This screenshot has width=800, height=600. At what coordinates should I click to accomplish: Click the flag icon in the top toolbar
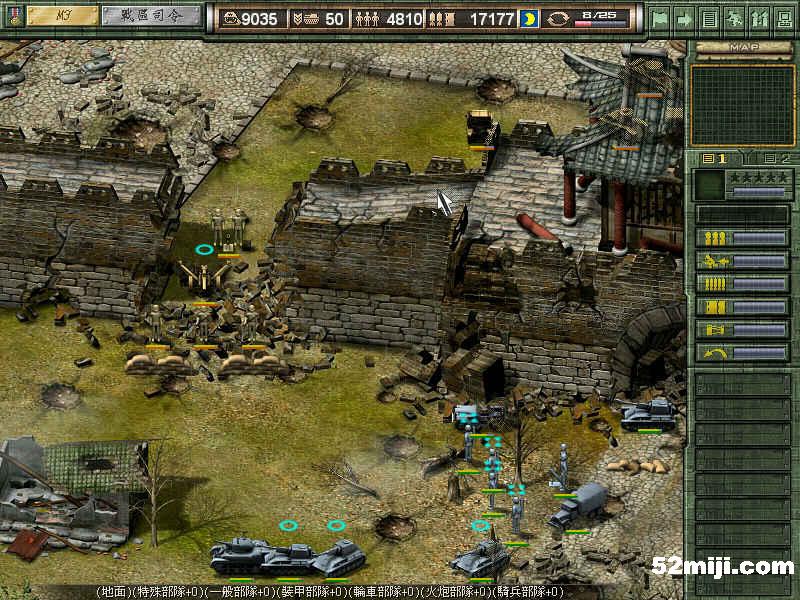coord(660,17)
